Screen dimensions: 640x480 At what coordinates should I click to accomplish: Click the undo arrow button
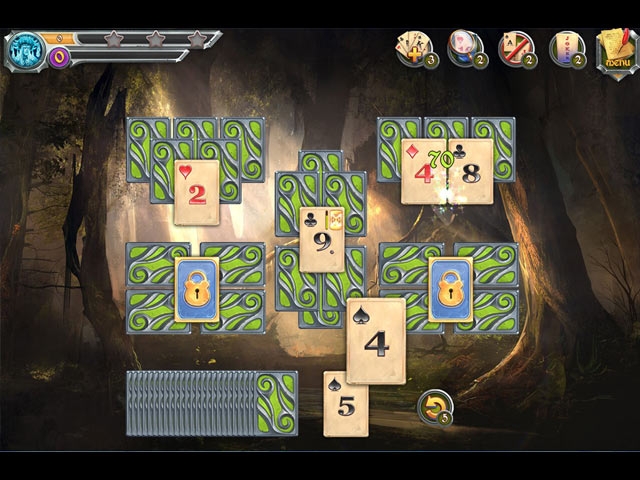tap(434, 407)
